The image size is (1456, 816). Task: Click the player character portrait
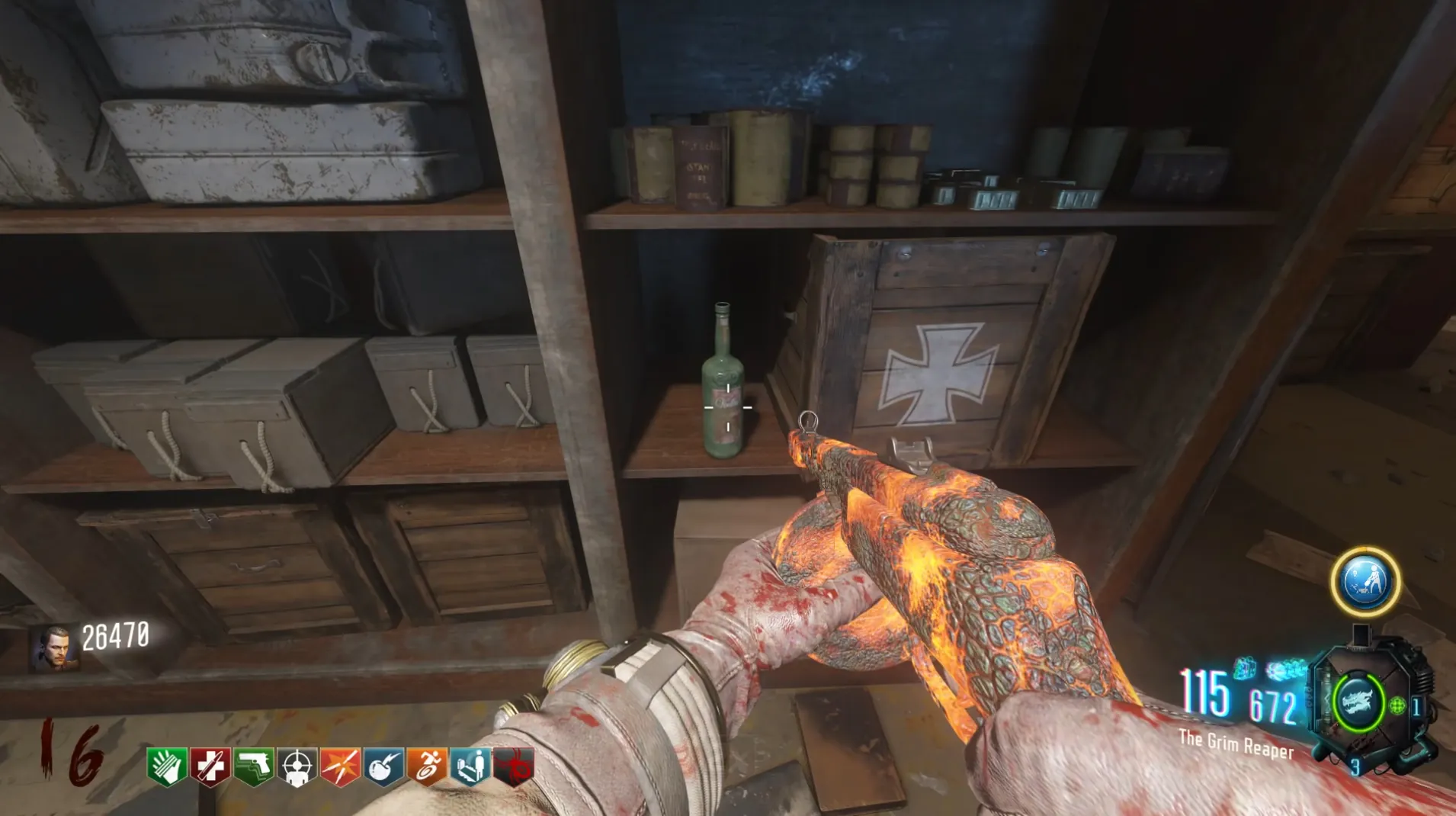[53, 647]
